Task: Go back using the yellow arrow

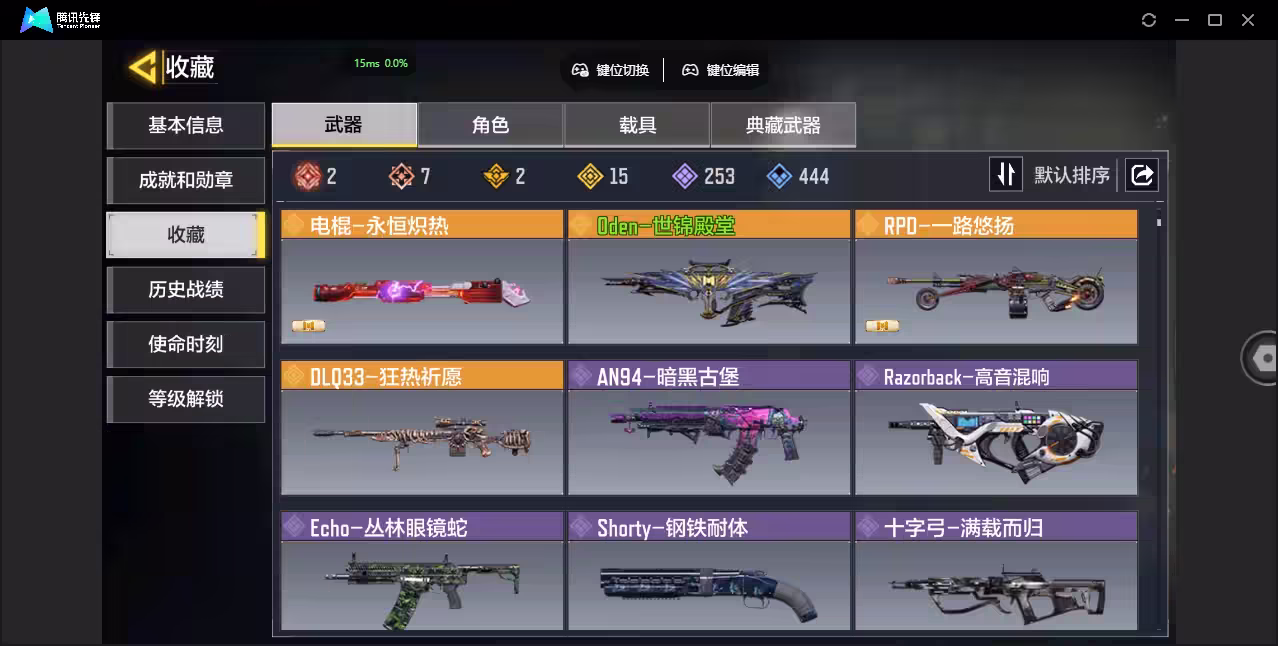Action: pyautogui.click(x=142, y=67)
